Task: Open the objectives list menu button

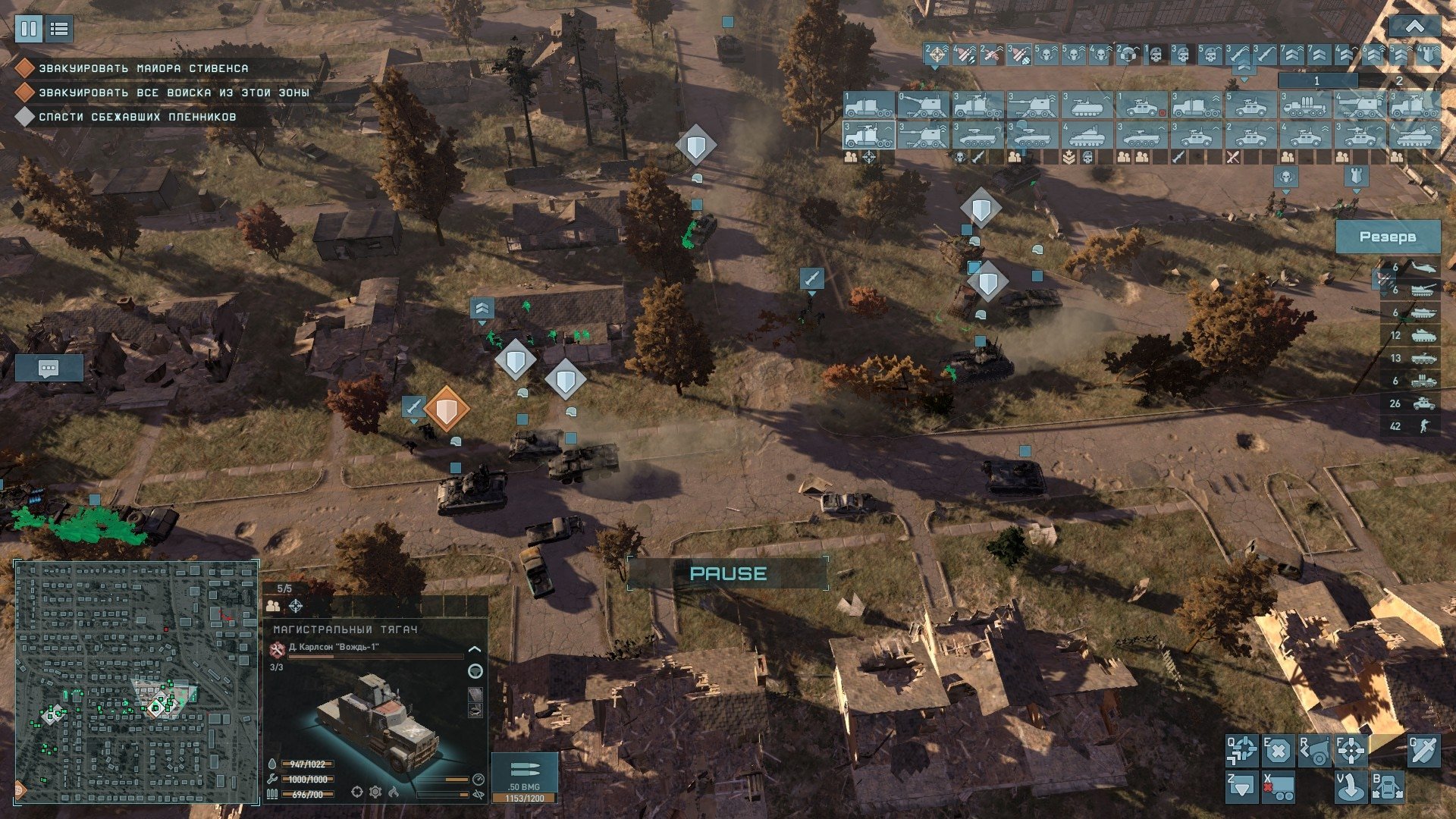Action: 59,30
